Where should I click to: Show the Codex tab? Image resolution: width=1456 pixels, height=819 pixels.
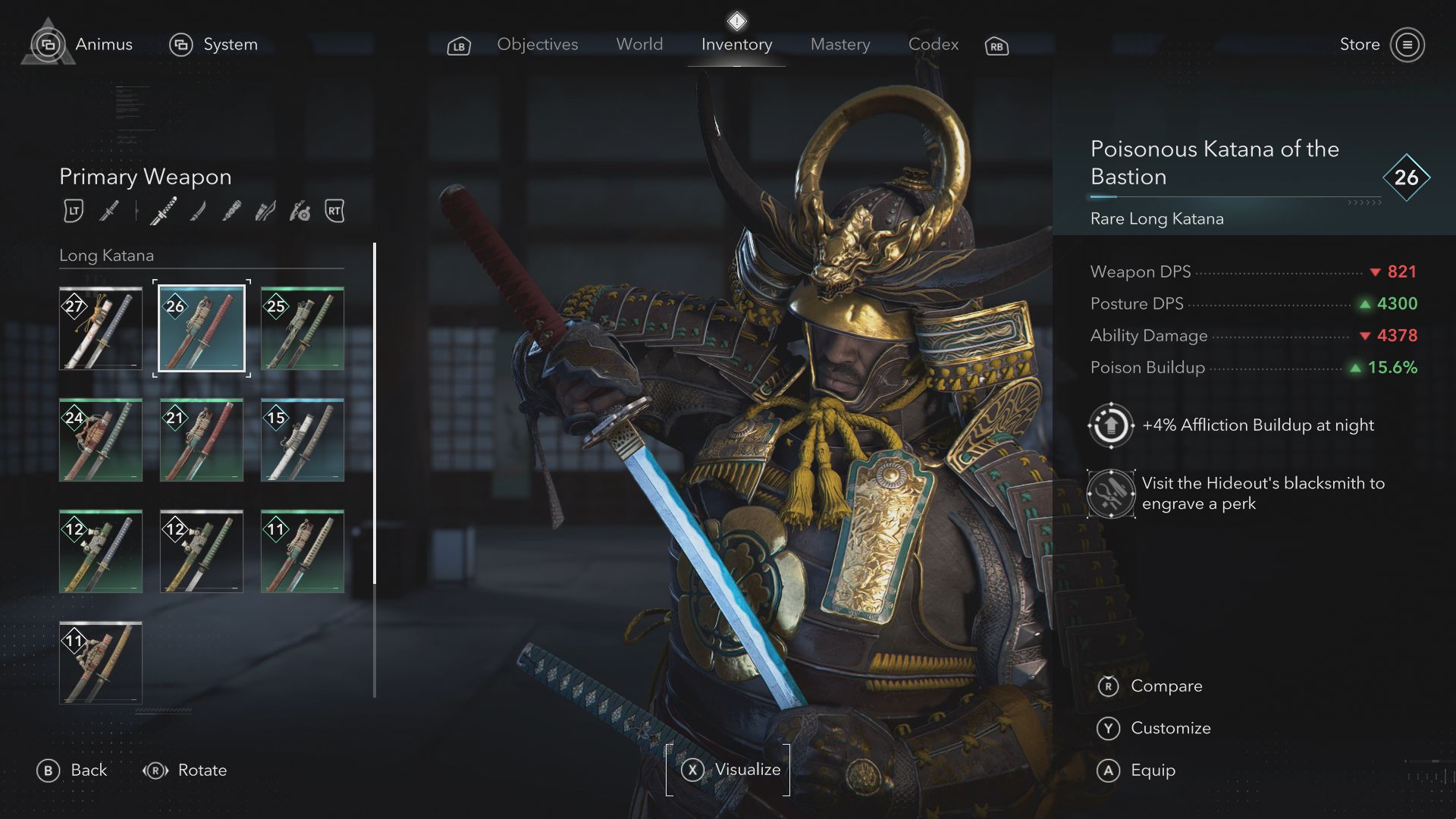(x=933, y=45)
